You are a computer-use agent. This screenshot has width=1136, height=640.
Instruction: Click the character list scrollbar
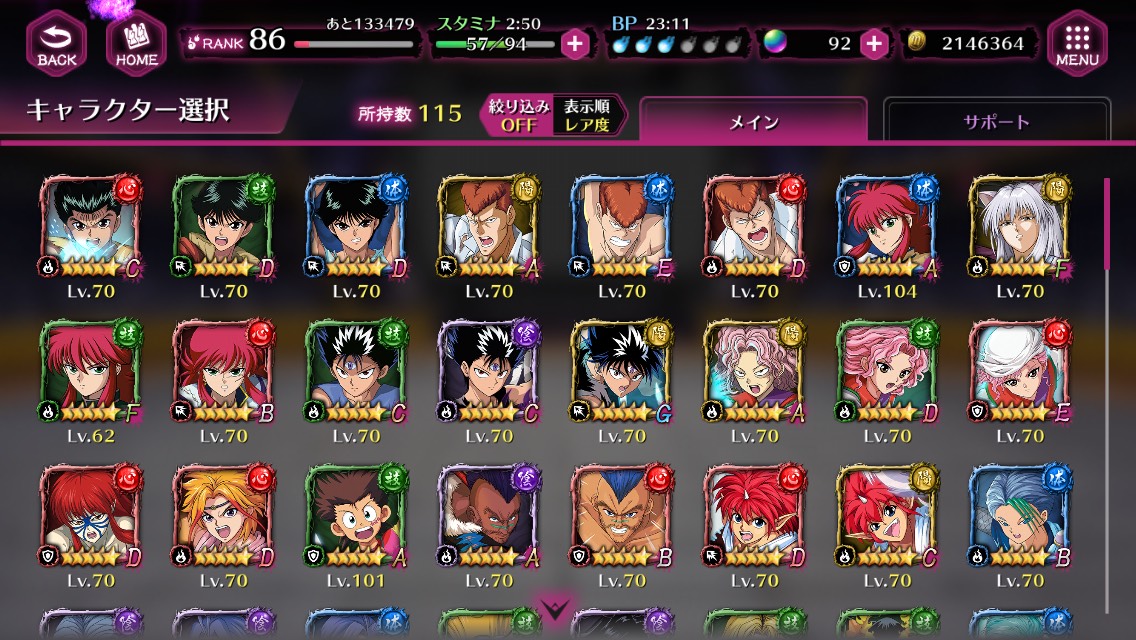point(1106,225)
